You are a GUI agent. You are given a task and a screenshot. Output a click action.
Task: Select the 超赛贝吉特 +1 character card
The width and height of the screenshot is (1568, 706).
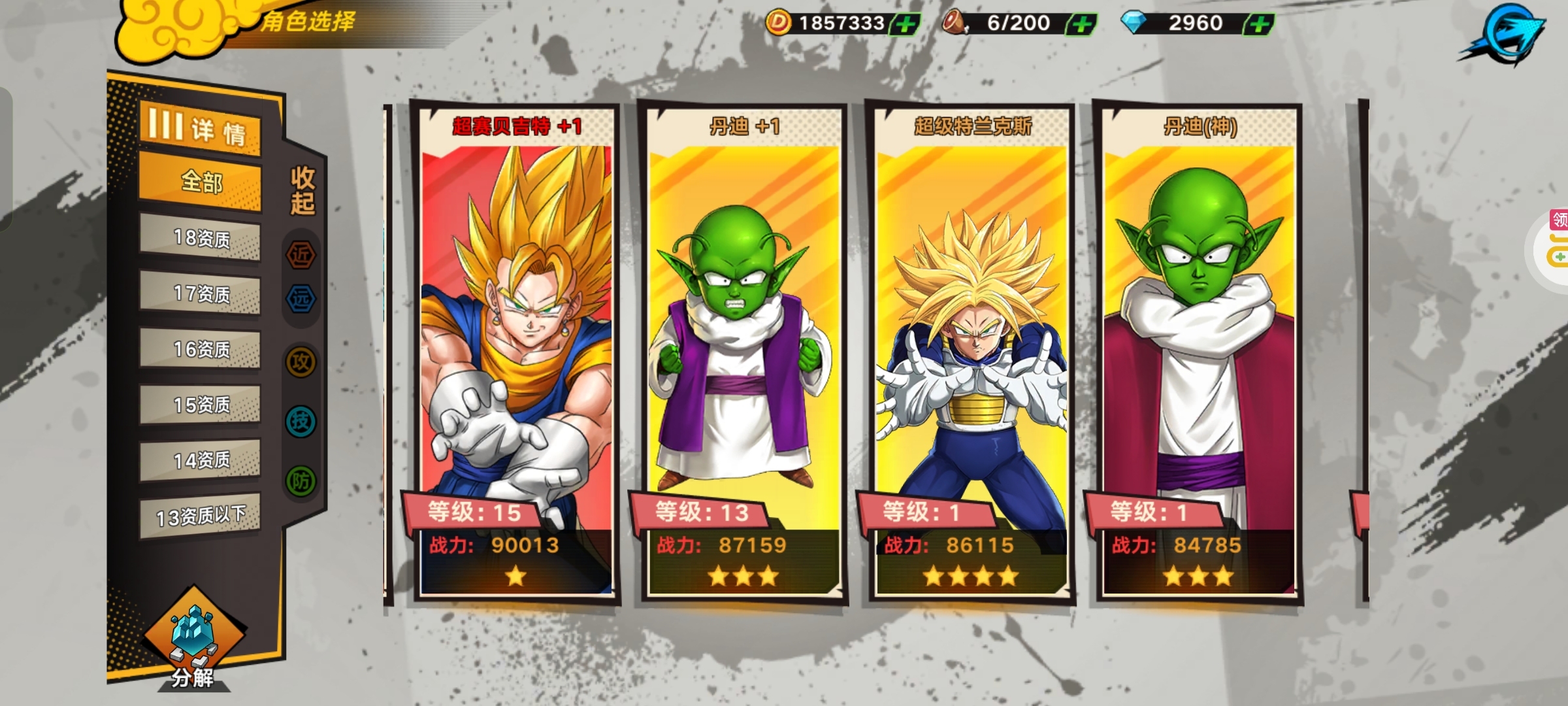[x=516, y=353]
